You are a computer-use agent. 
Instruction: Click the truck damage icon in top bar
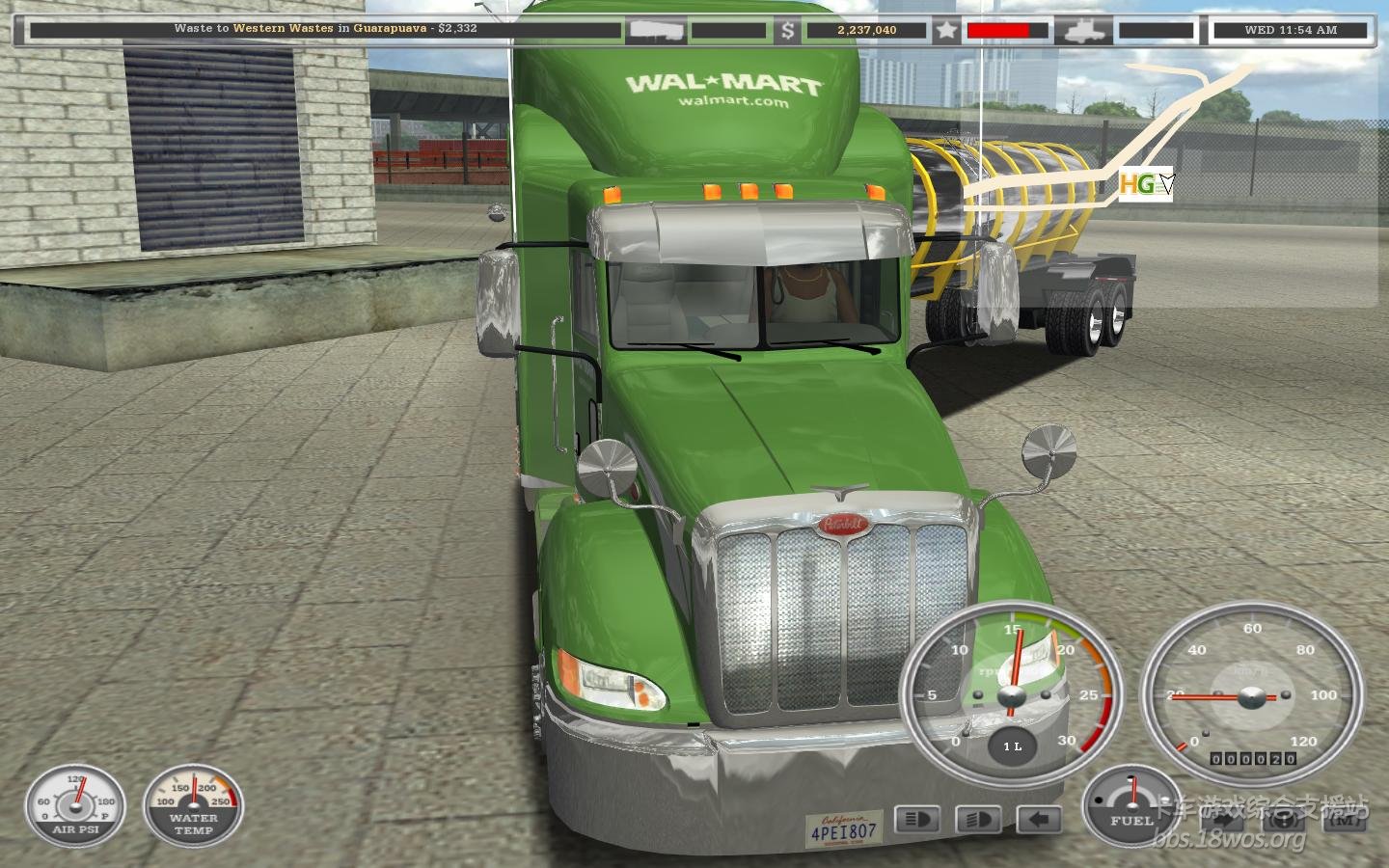point(1083,30)
